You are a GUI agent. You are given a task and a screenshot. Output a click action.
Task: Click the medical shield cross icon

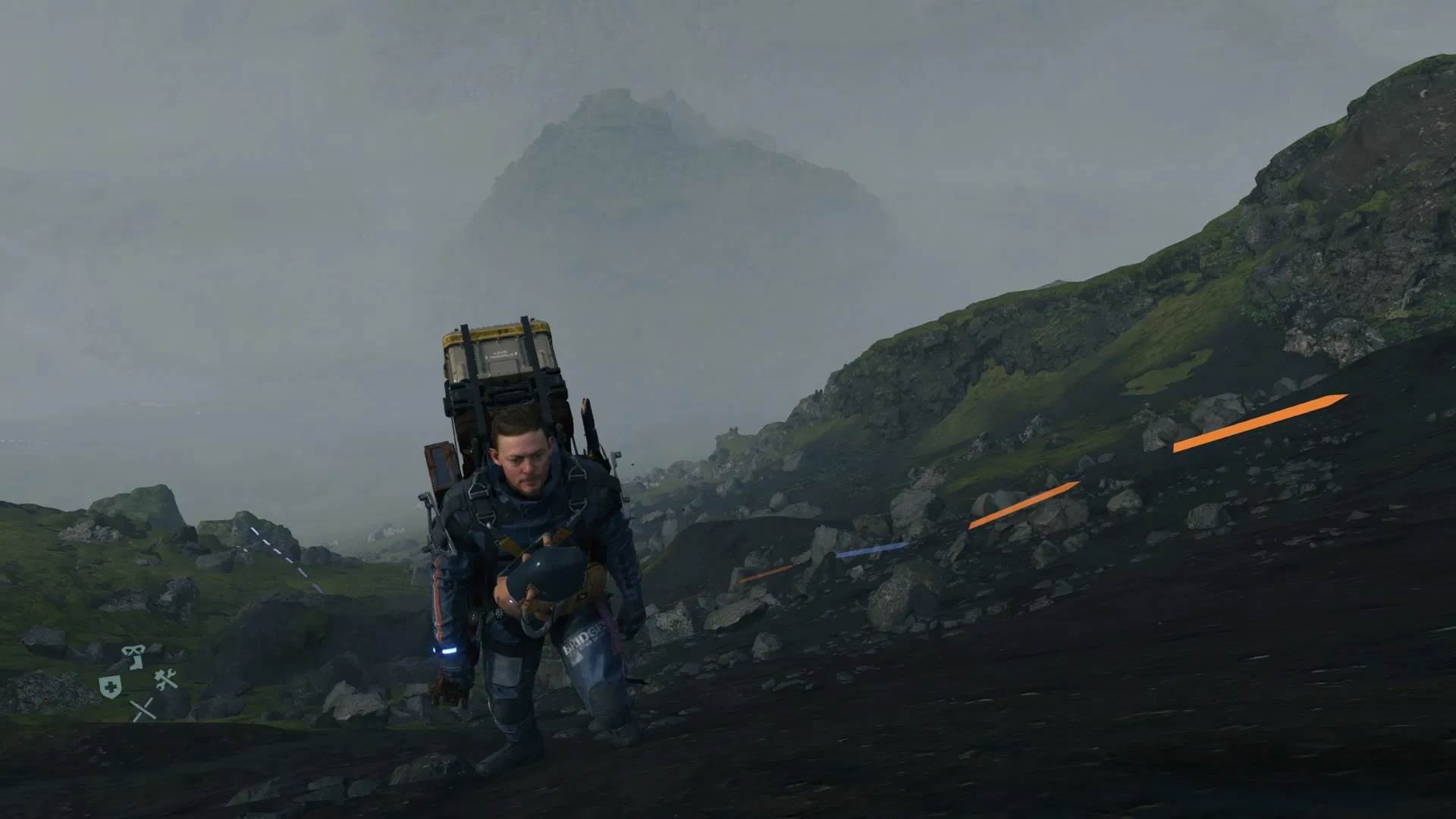[111, 686]
